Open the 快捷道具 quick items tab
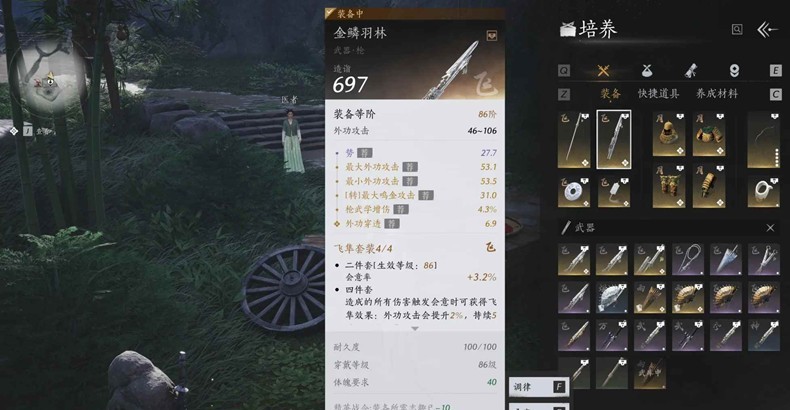Screen dimensions: 790x410 [659, 94]
